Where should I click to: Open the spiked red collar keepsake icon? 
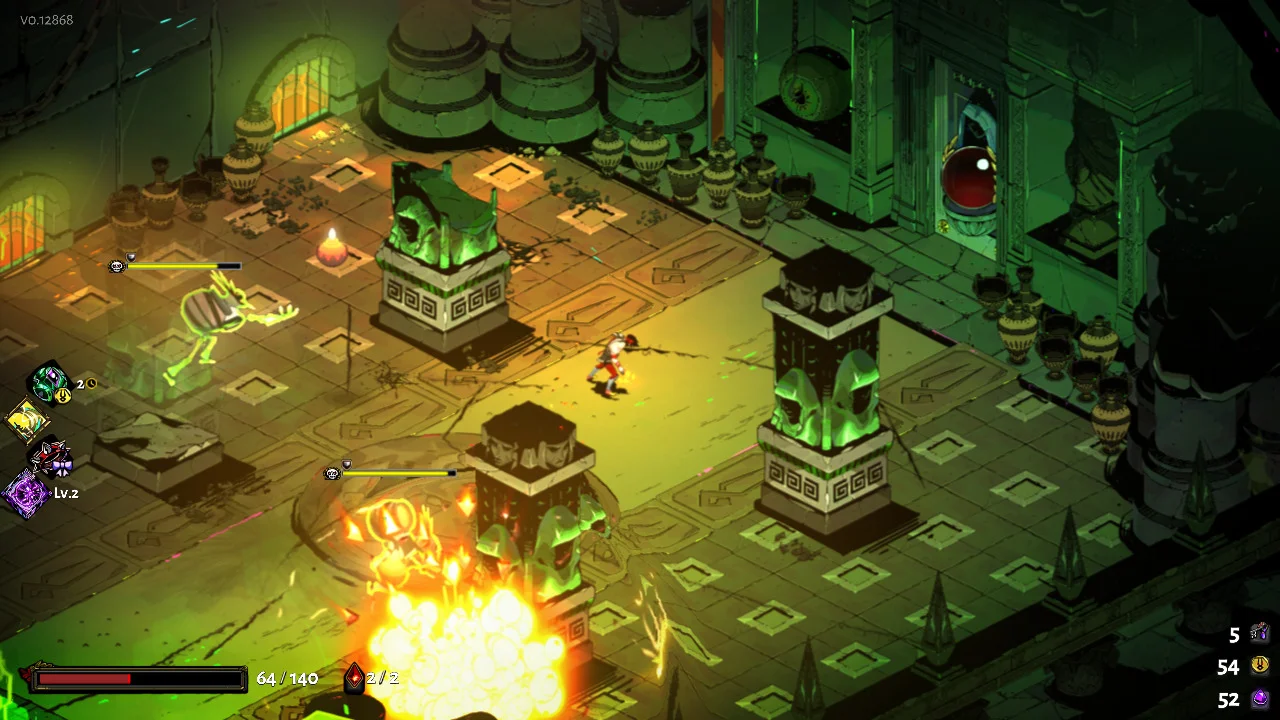(x=50, y=458)
